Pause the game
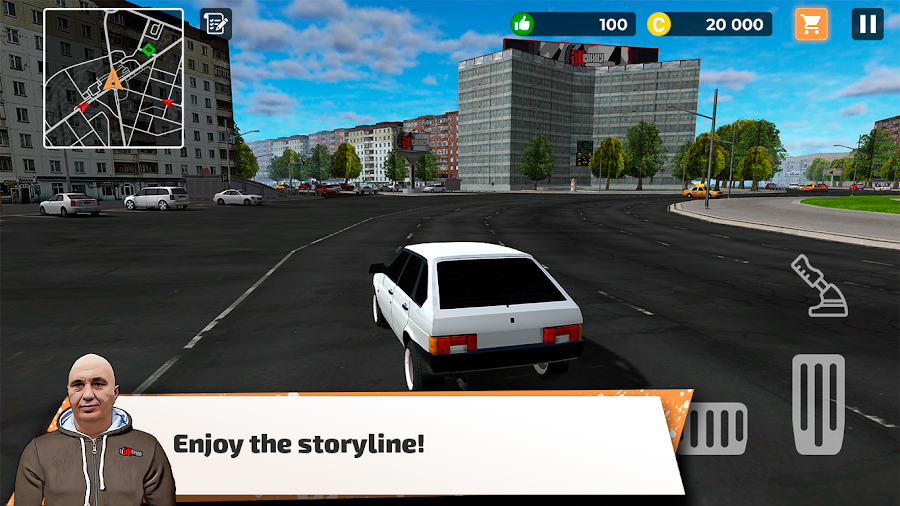Viewport: 900px width, 506px height. (x=867, y=24)
